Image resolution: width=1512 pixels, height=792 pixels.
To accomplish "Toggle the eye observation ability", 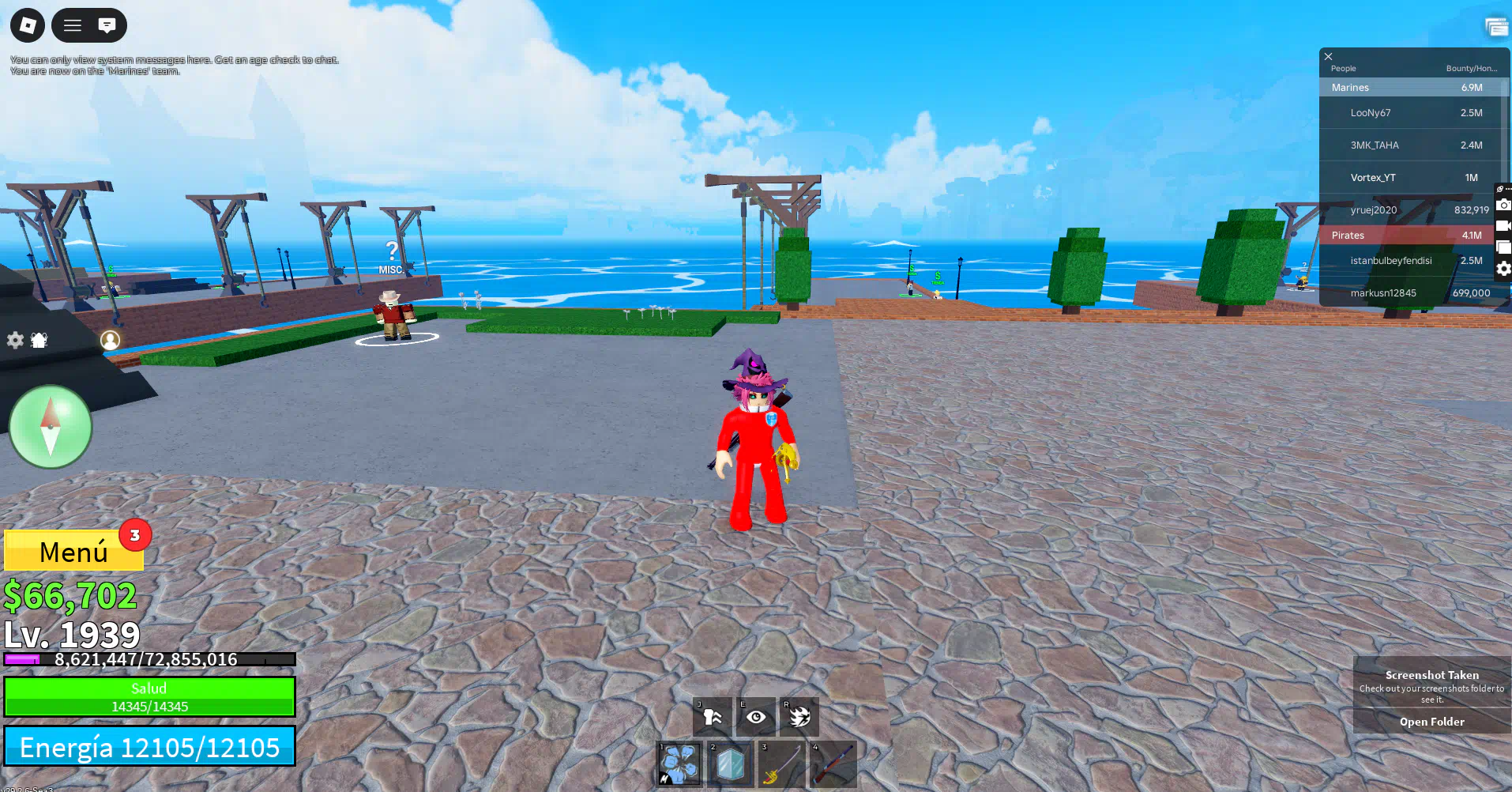I will click(x=756, y=717).
